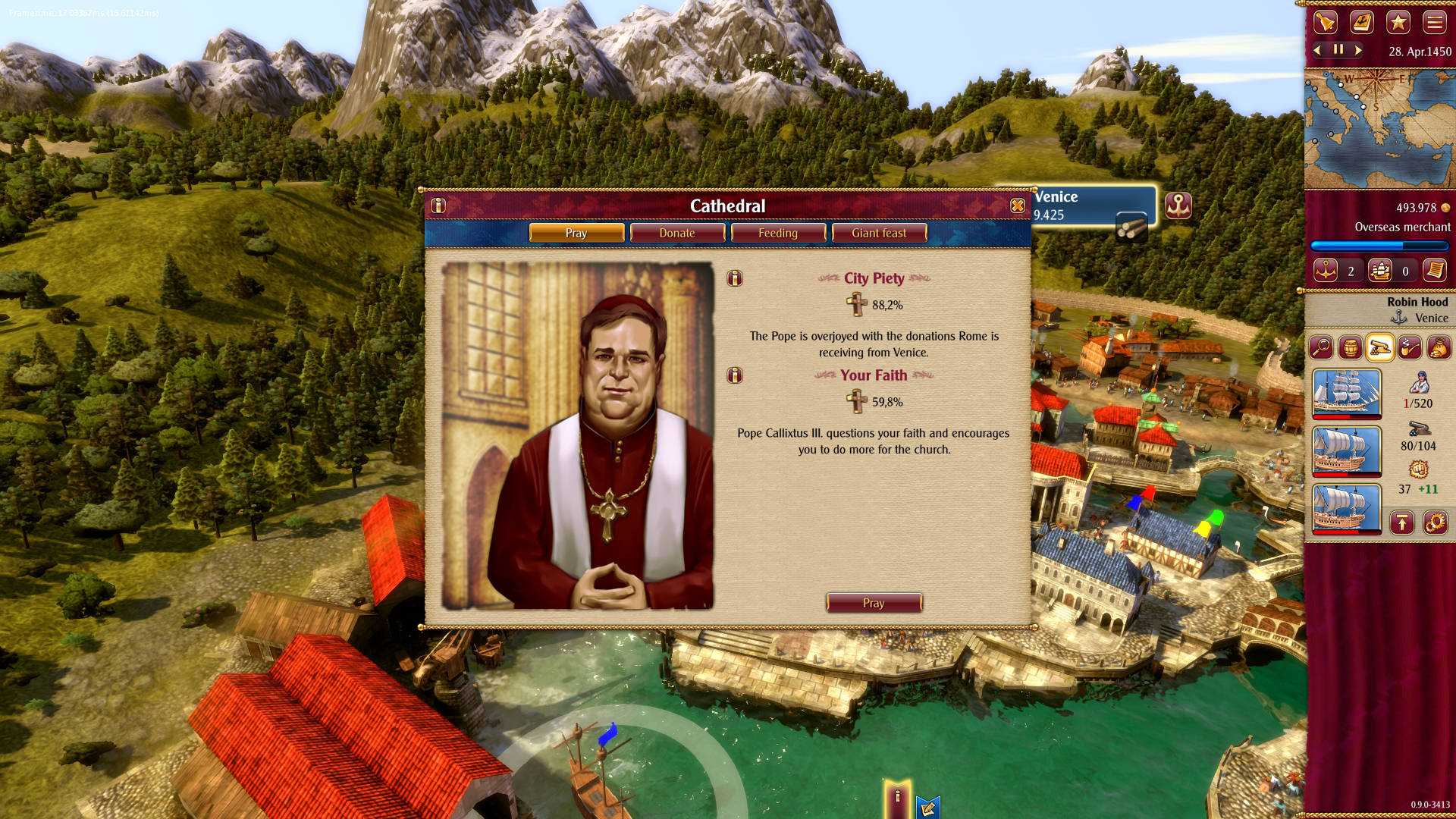Click the magnifying glass inspect icon
This screenshot has height=819, width=1456.
tap(1323, 347)
